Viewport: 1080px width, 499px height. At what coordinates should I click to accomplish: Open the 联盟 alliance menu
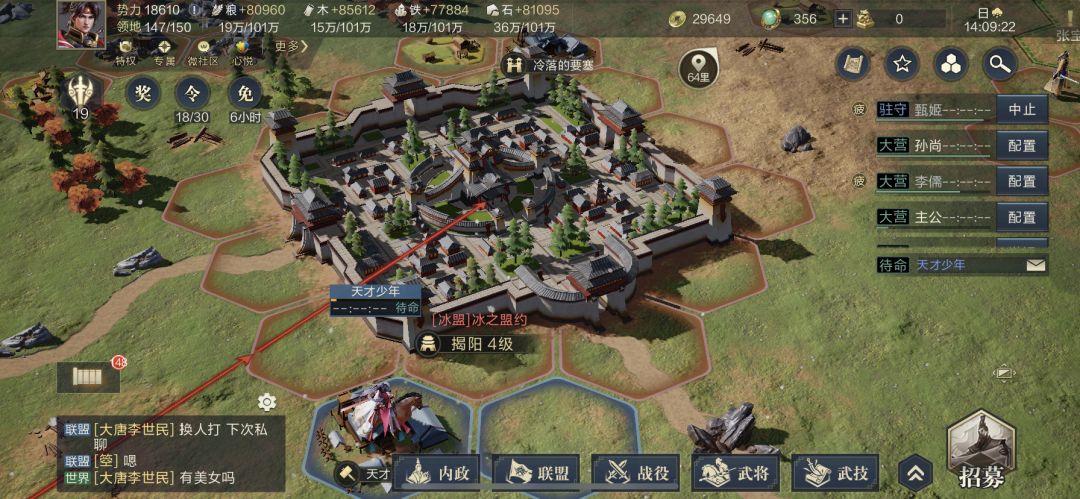[x=541, y=473]
